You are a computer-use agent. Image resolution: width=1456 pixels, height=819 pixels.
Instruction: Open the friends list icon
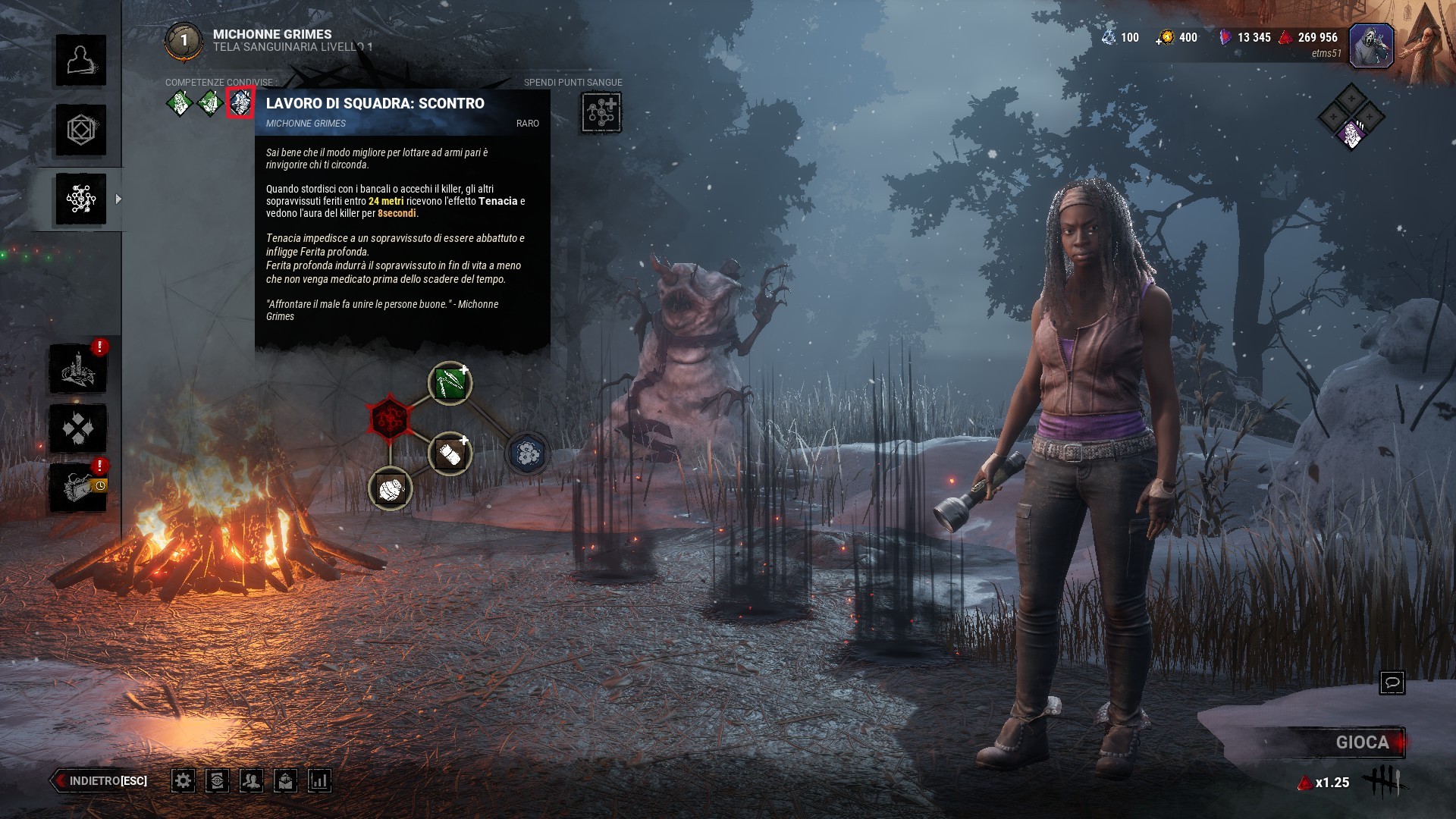[251, 780]
